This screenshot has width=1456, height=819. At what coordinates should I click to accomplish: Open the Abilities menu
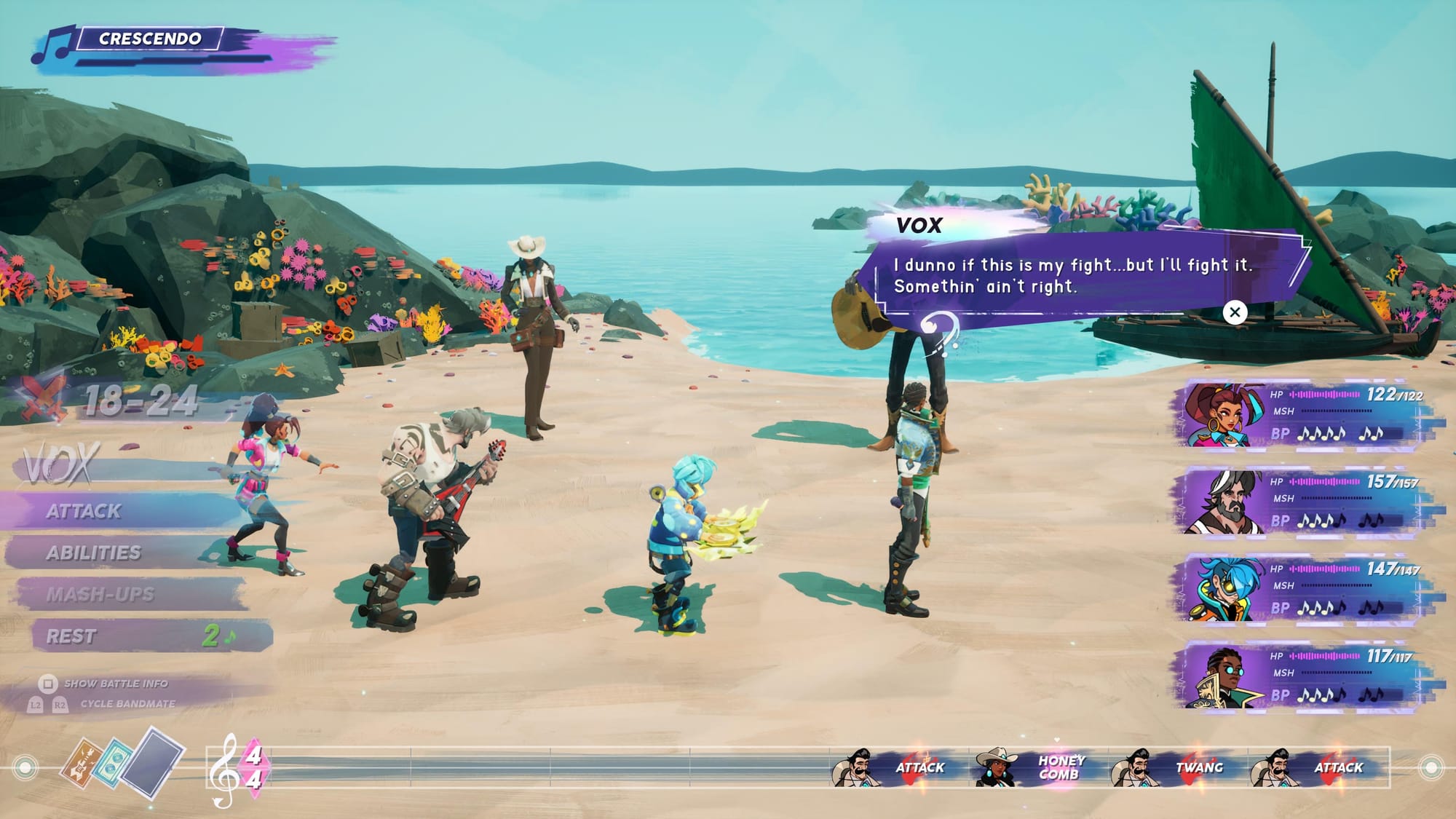(x=94, y=553)
